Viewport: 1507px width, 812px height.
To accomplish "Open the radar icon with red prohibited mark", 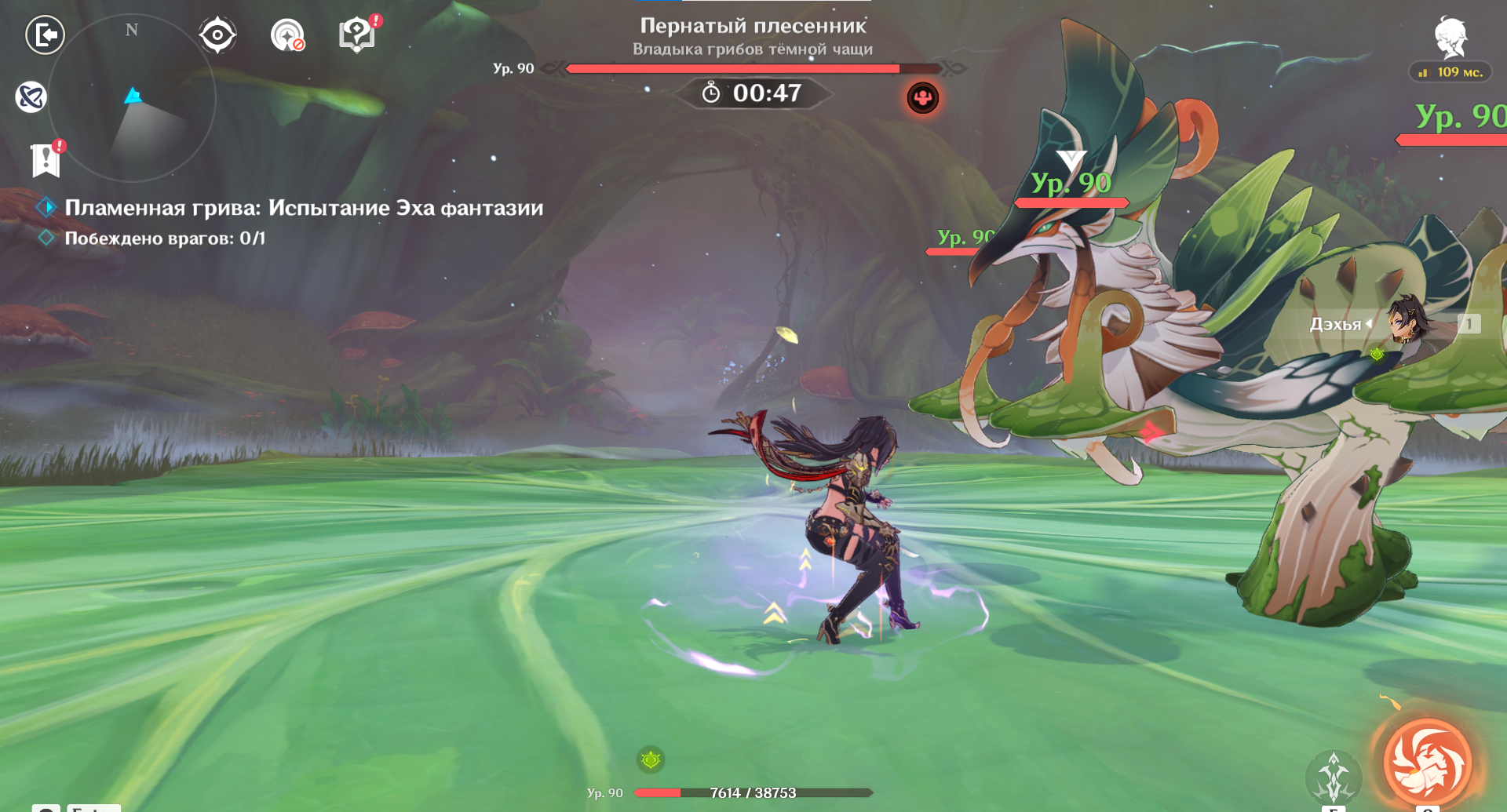I will [287, 35].
